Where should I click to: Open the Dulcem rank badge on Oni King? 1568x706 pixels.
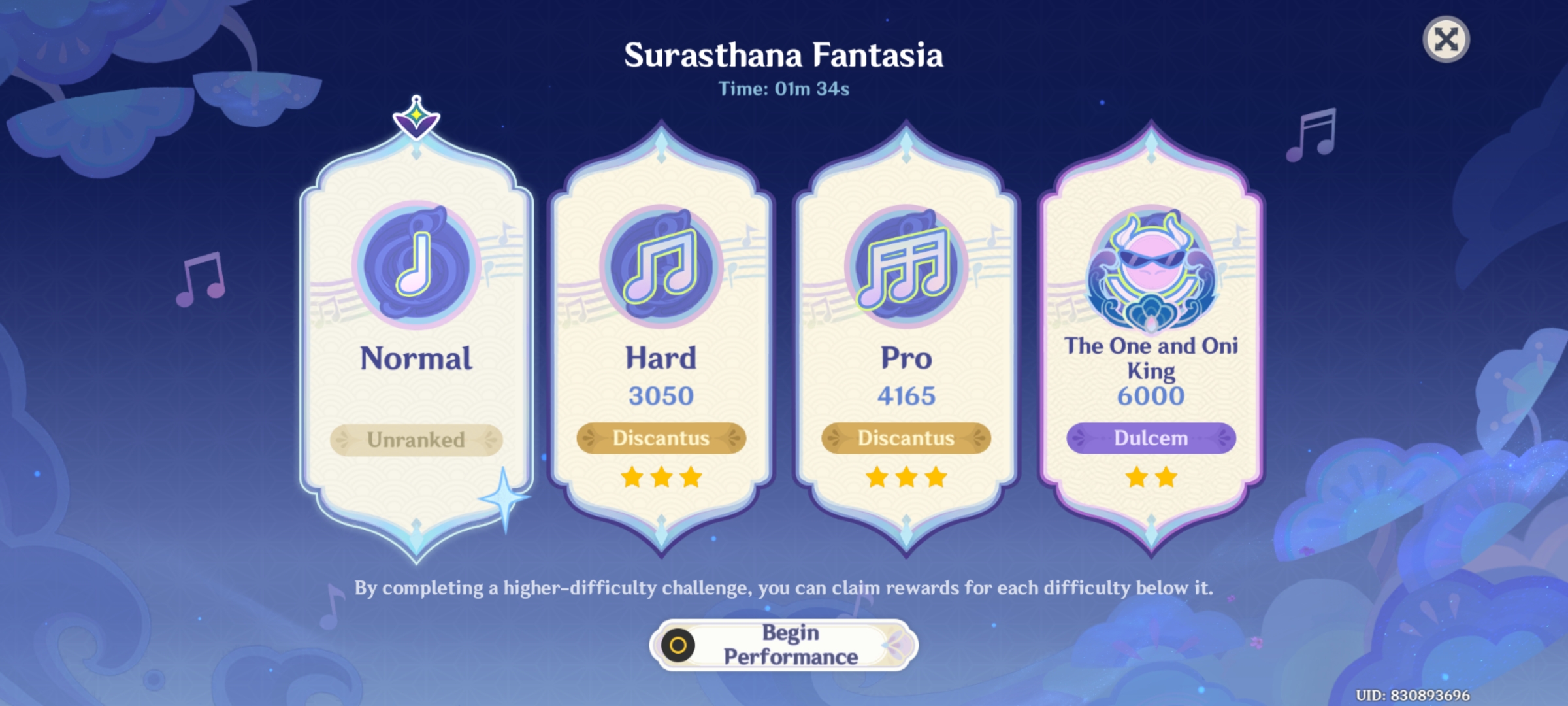[x=1151, y=439]
